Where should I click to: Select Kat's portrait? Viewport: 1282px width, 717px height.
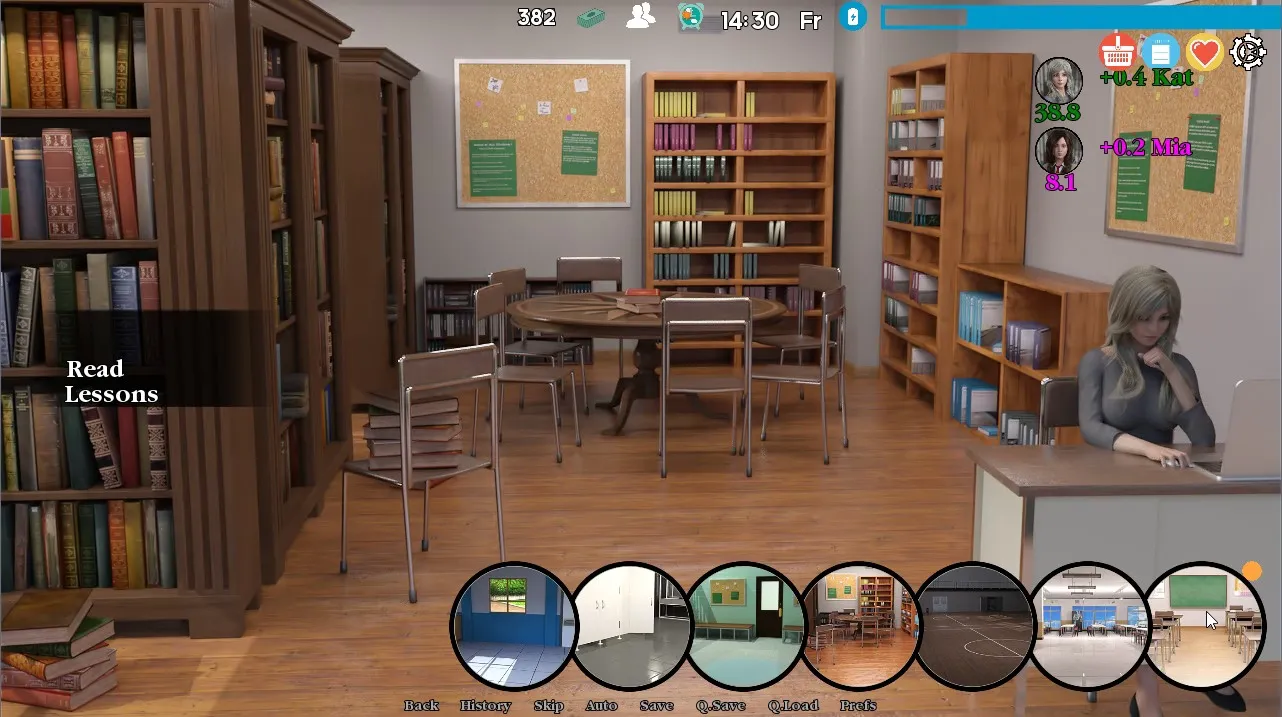tap(1058, 81)
